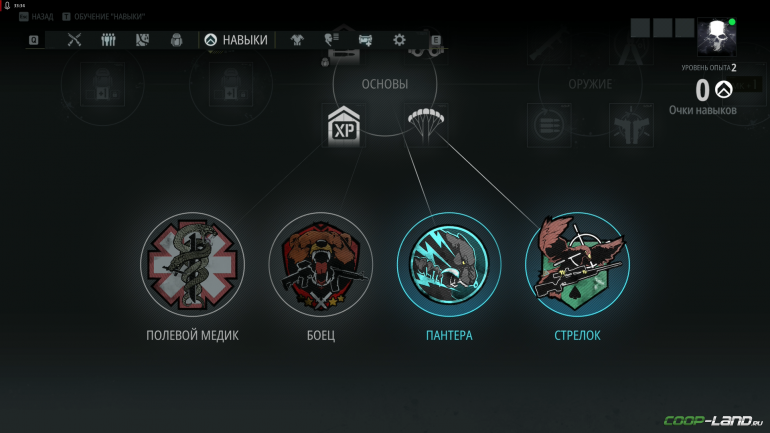
Task: Switch to the shirt customization tab
Action: 297,40
